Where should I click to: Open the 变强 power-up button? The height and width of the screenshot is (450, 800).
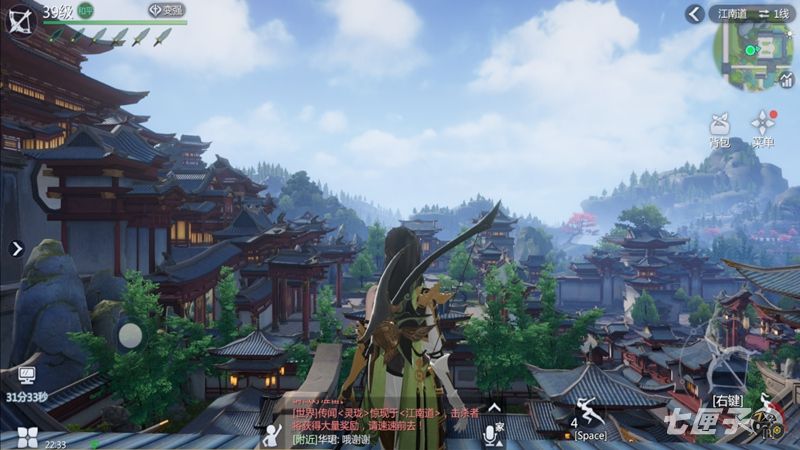pos(167,10)
